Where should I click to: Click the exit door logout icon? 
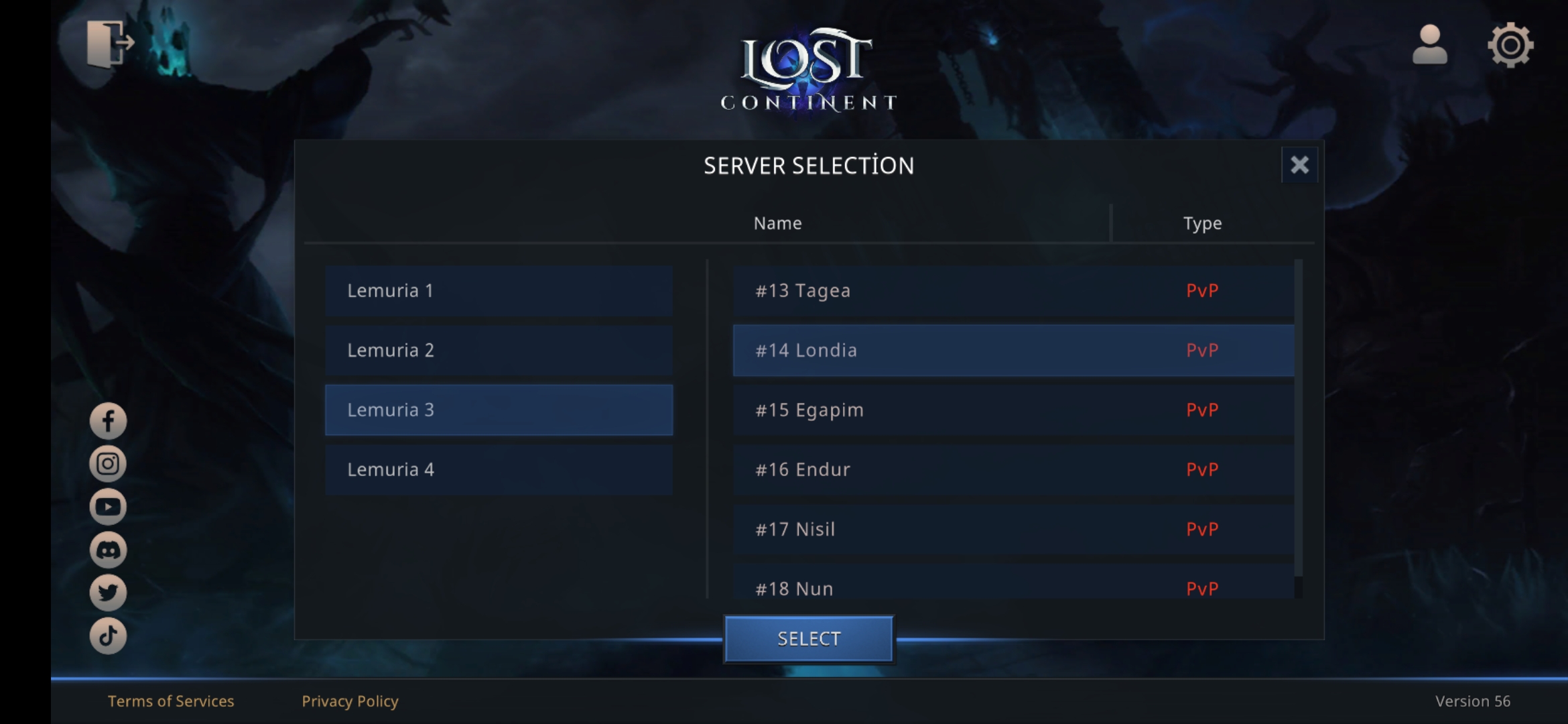pyautogui.click(x=110, y=44)
